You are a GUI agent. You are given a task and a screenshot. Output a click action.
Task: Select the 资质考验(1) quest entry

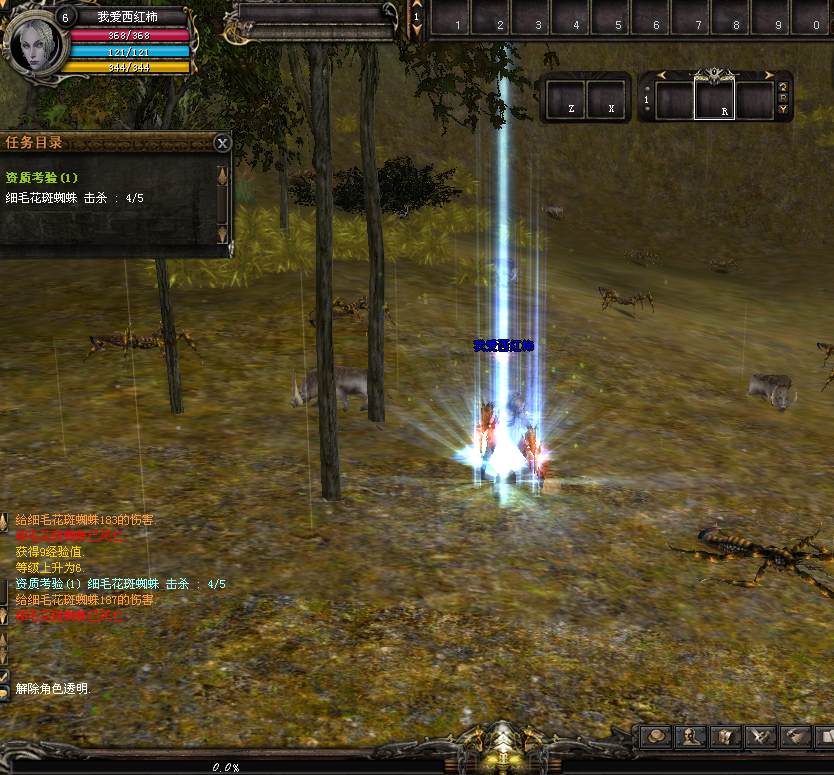coord(42,178)
